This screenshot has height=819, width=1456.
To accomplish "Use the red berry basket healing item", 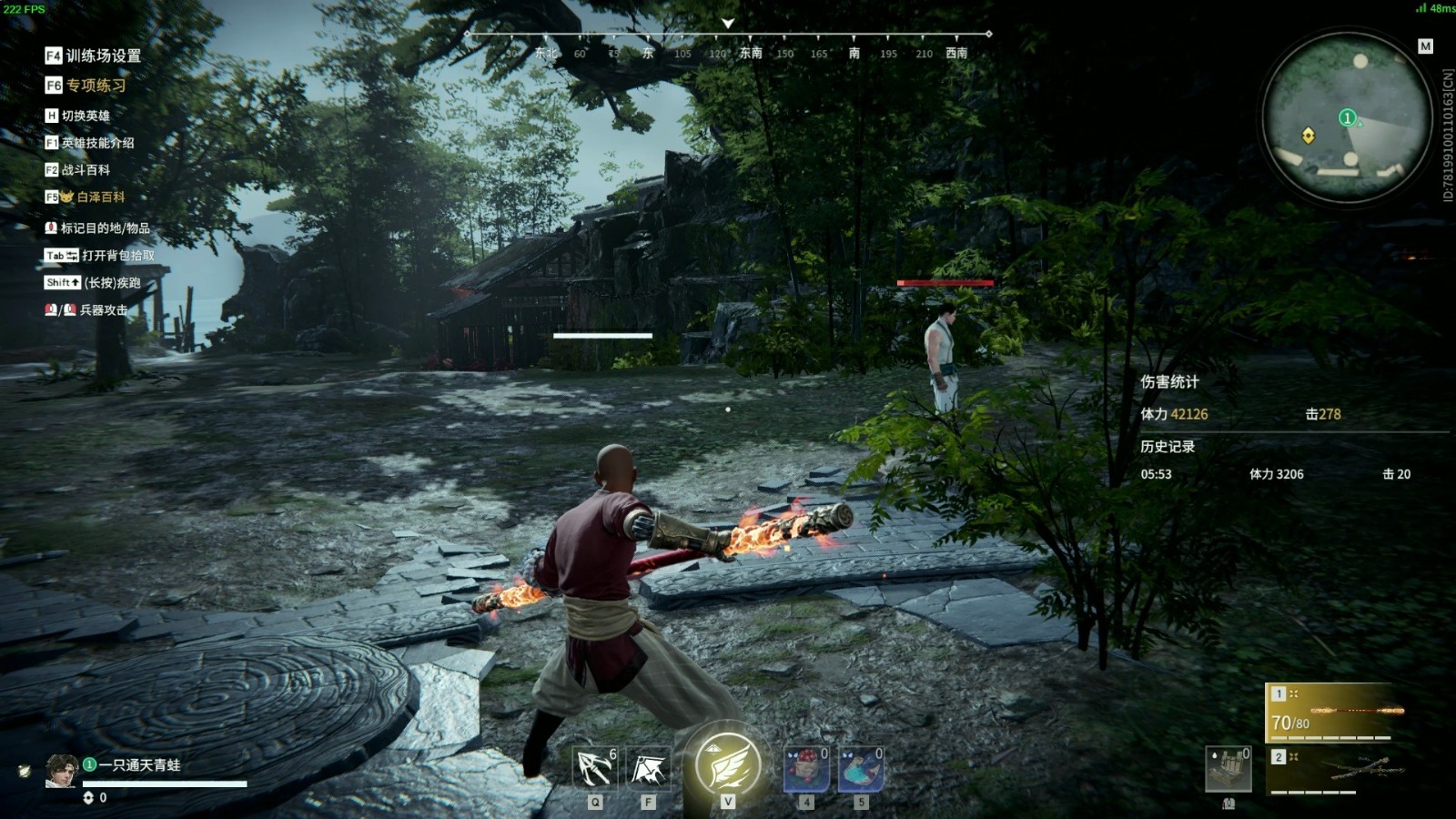I will pos(806,769).
